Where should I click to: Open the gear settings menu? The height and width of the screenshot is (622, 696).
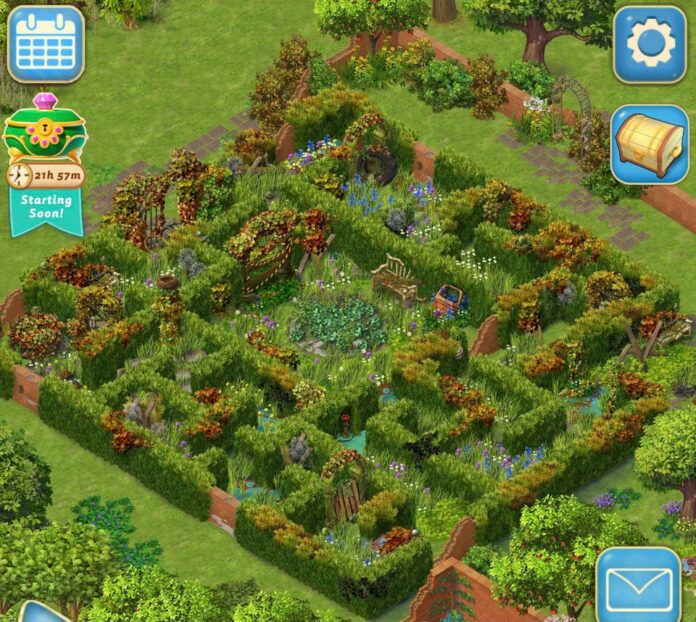[649, 44]
